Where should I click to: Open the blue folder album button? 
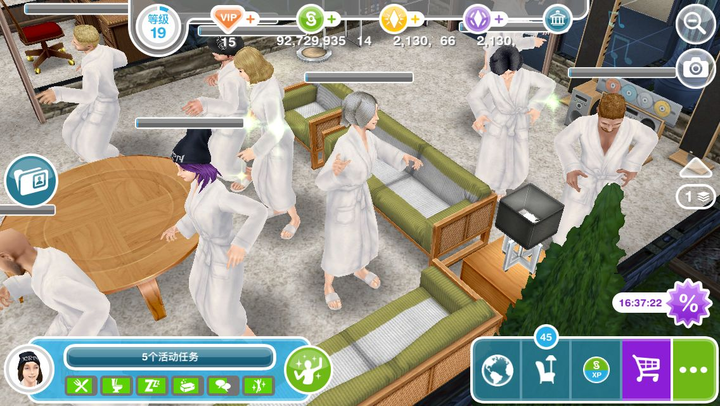pos(30,181)
